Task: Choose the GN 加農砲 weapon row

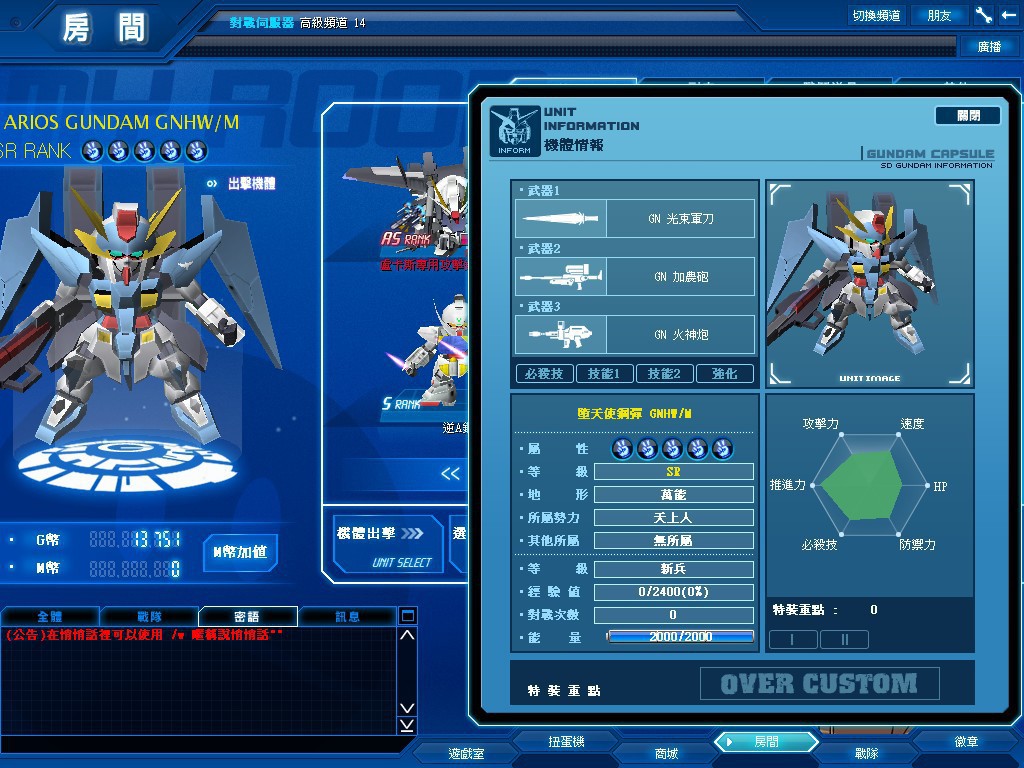Action: (635, 276)
